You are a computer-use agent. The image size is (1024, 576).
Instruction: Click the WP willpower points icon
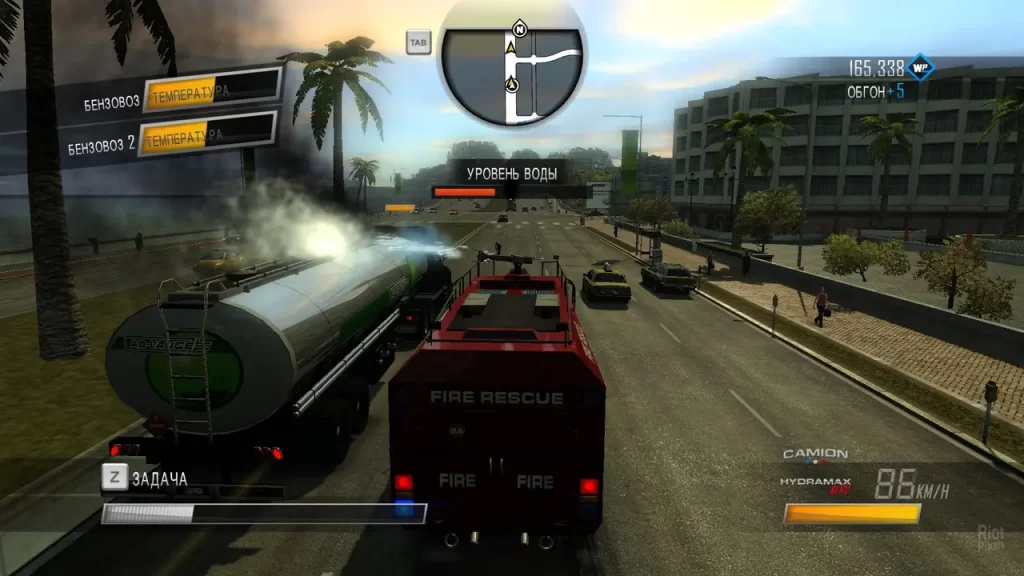click(921, 68)
